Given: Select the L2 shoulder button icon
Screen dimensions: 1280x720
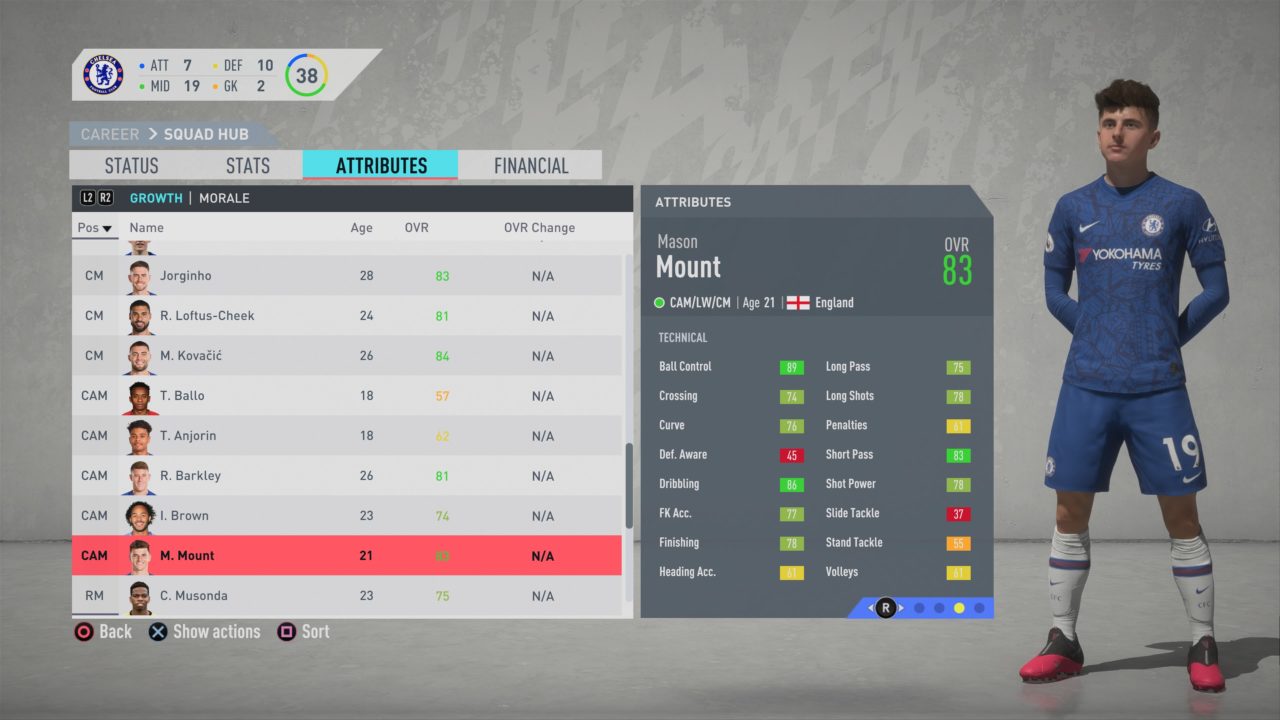Looking at the screenshot, I should click(x=86, y=197).
